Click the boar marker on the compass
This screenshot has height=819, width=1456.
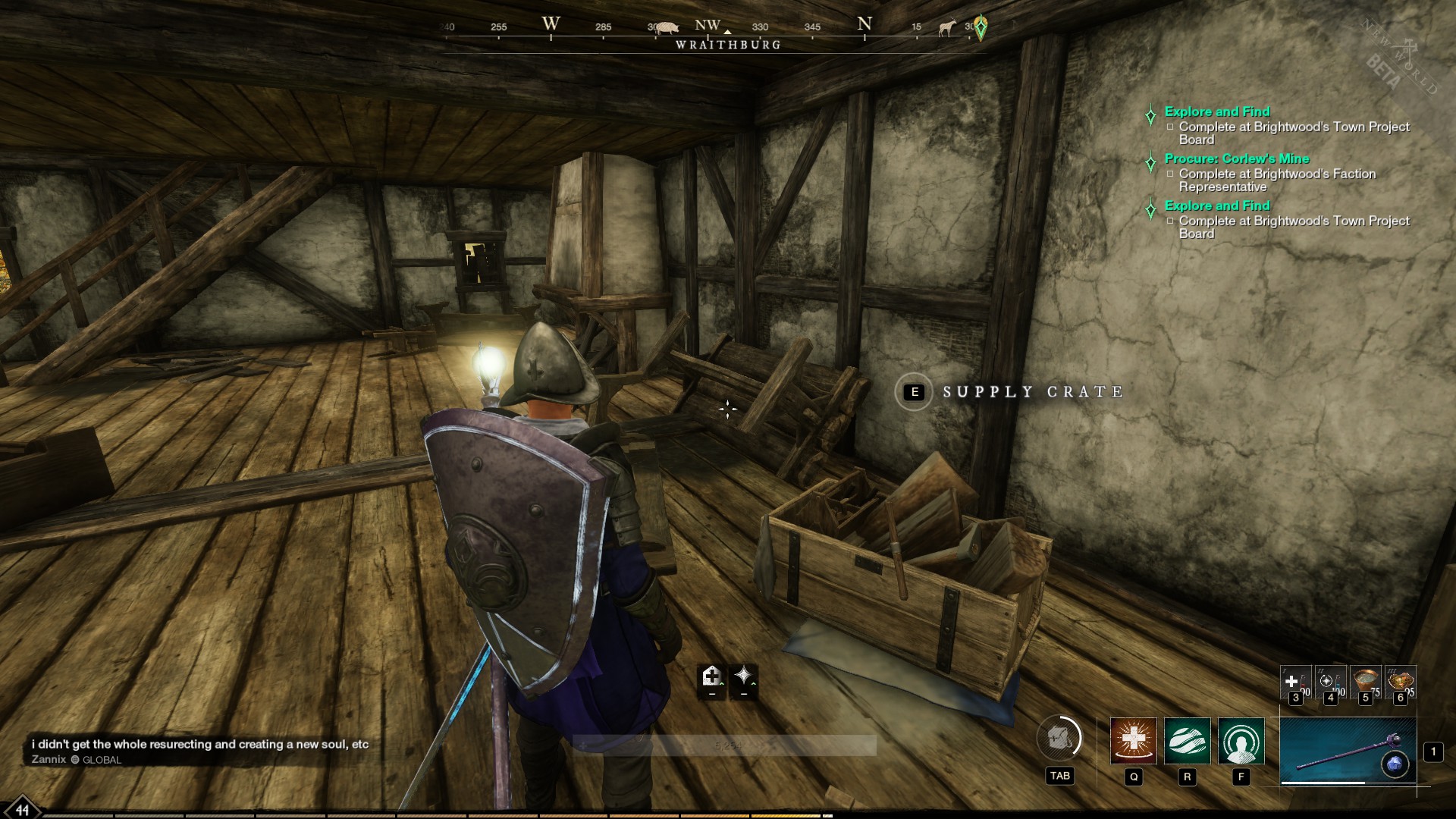pos(667,27)
